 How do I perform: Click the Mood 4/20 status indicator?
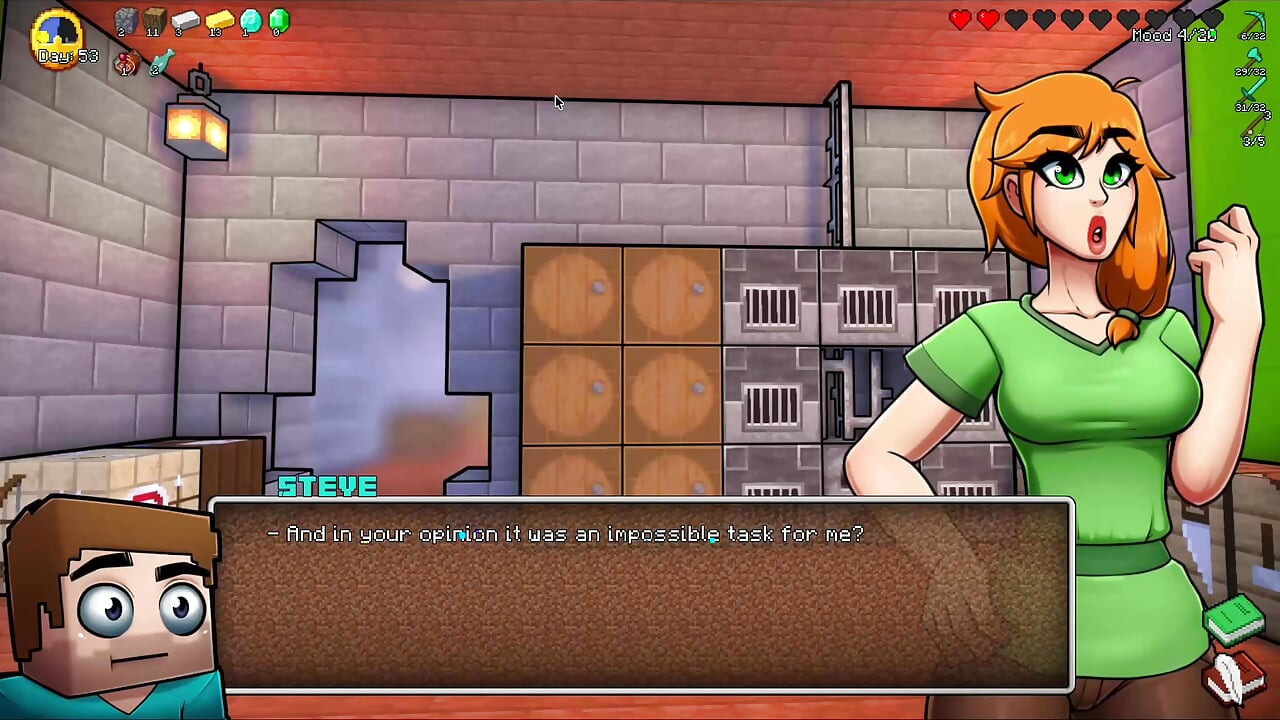click(x=1176, y=35)
